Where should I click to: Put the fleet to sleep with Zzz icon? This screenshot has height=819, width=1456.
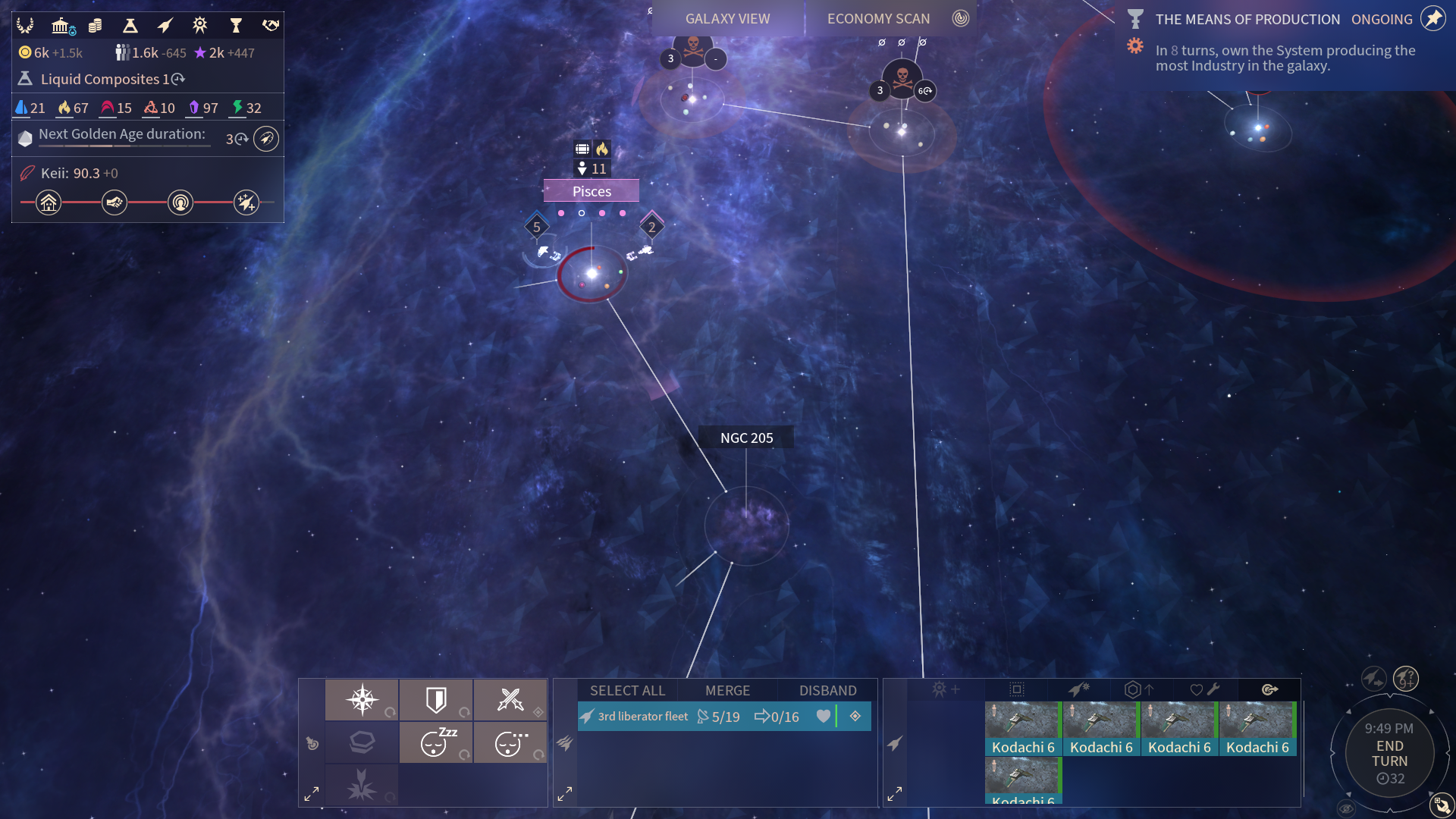pos(436,742)
